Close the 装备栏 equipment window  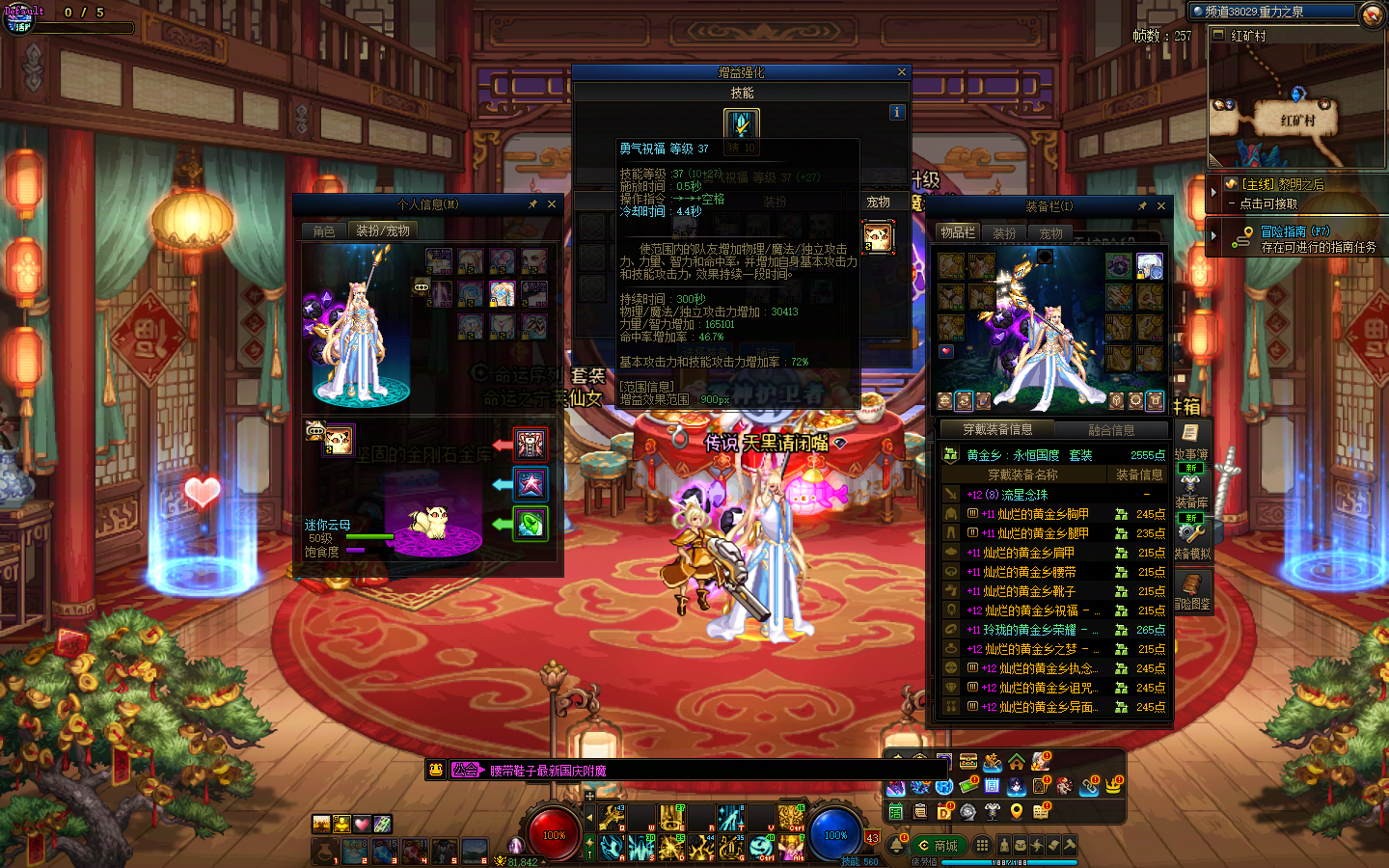1161,206
